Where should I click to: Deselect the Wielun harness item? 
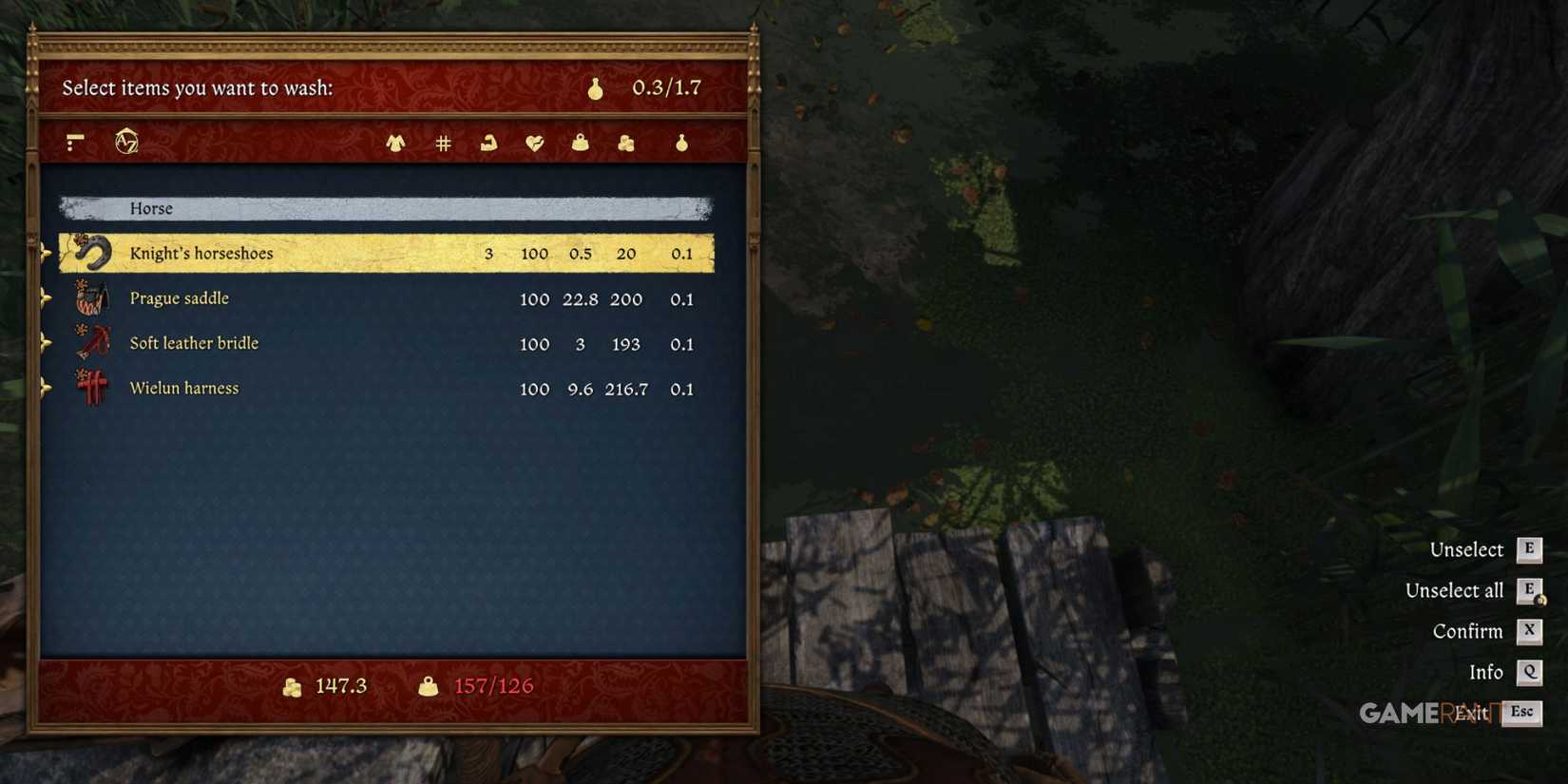[380, 387]
